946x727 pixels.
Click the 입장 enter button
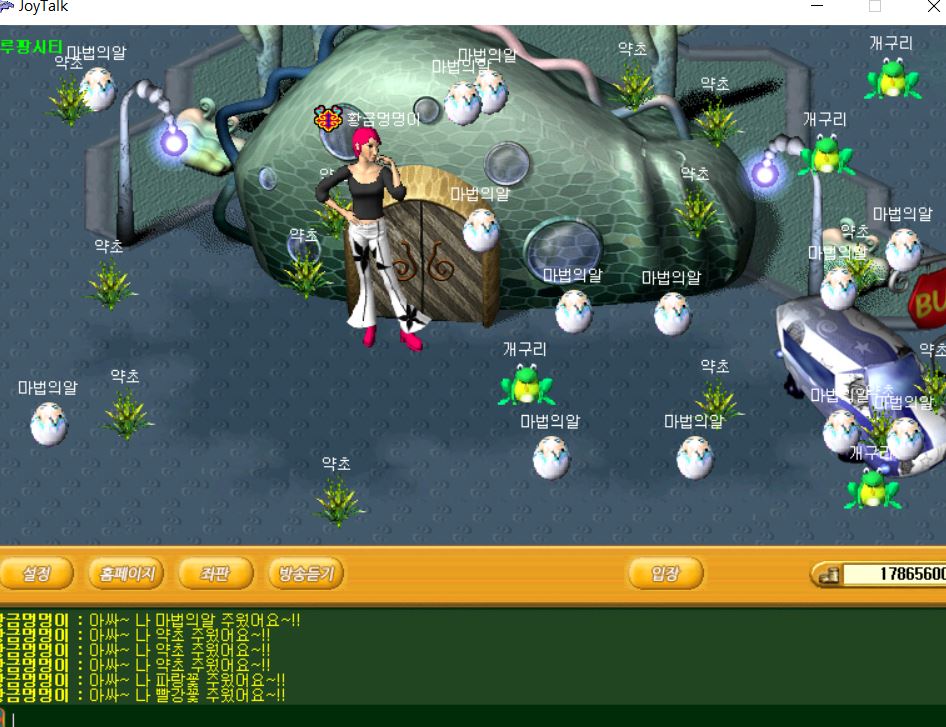665,574
